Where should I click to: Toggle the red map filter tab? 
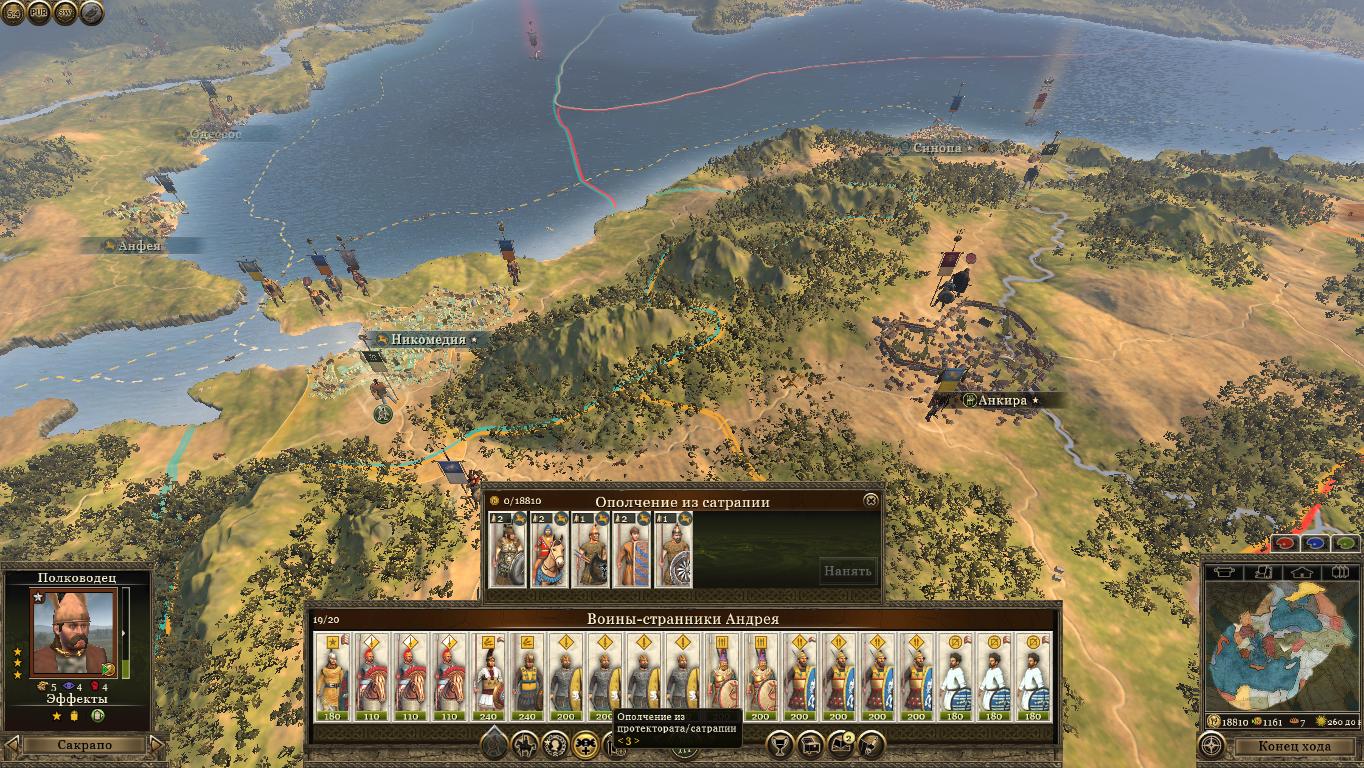point(1286,544)
